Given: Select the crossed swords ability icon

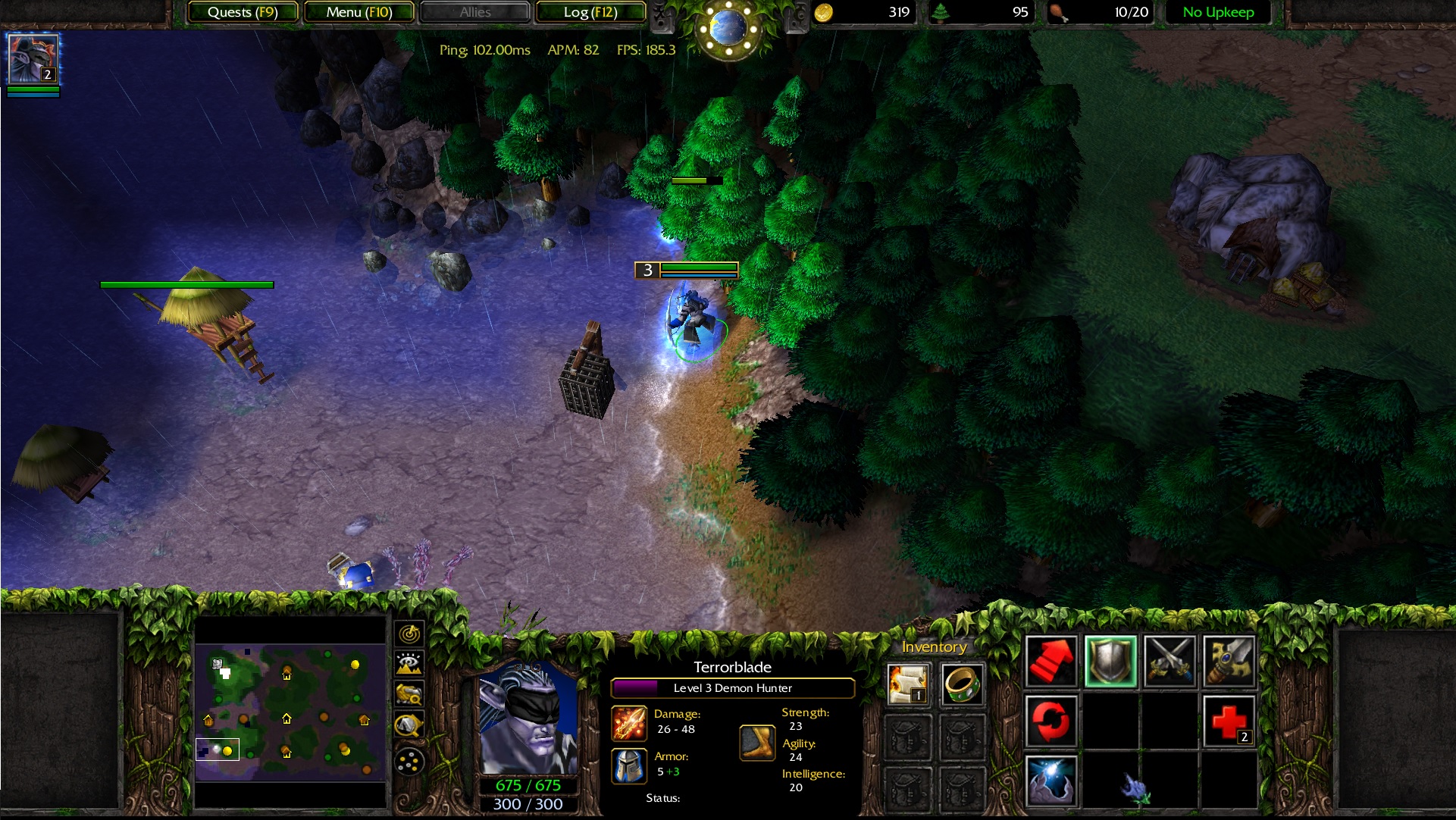Looking at the screenshot, I should pos(1169,662).
